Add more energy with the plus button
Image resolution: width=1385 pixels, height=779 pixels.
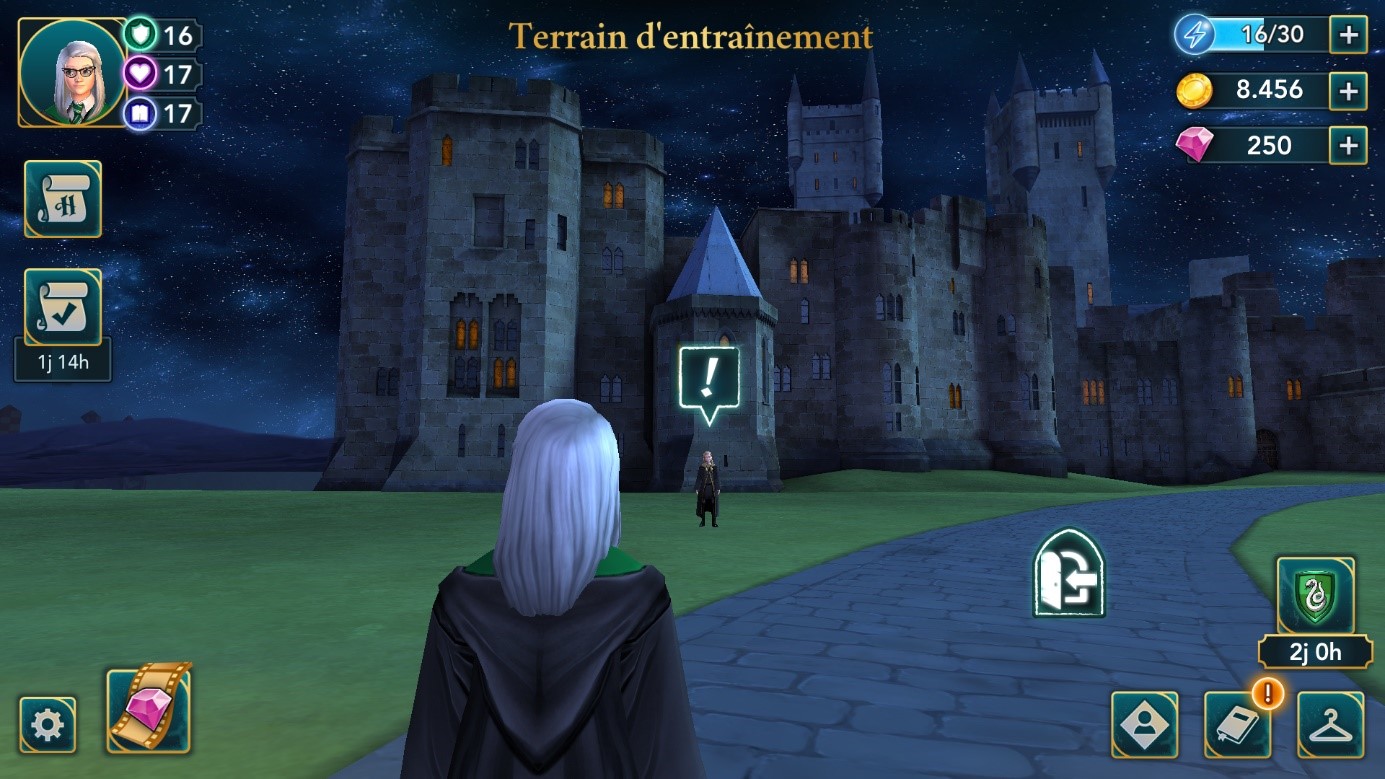(1348, 36)
